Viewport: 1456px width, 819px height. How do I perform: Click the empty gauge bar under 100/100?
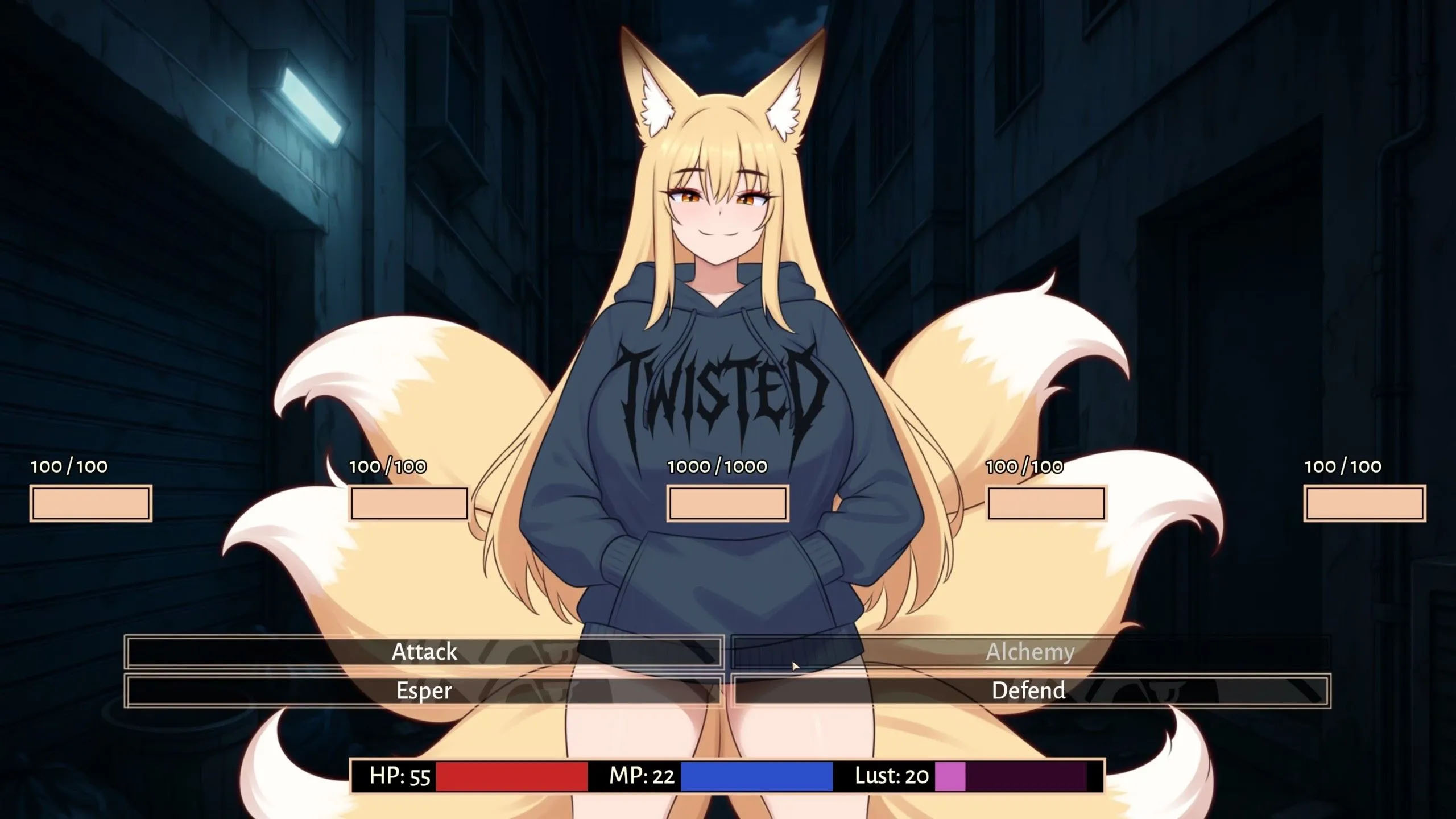[x=91, y=504]
